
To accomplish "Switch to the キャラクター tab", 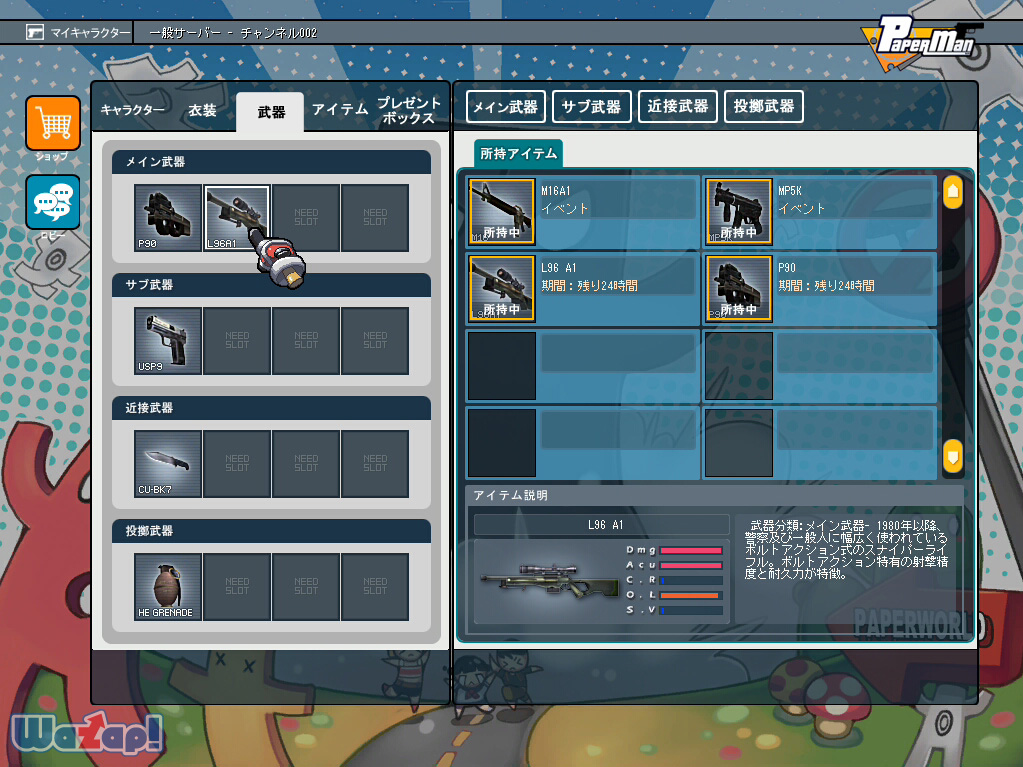I will coord(133,110).
